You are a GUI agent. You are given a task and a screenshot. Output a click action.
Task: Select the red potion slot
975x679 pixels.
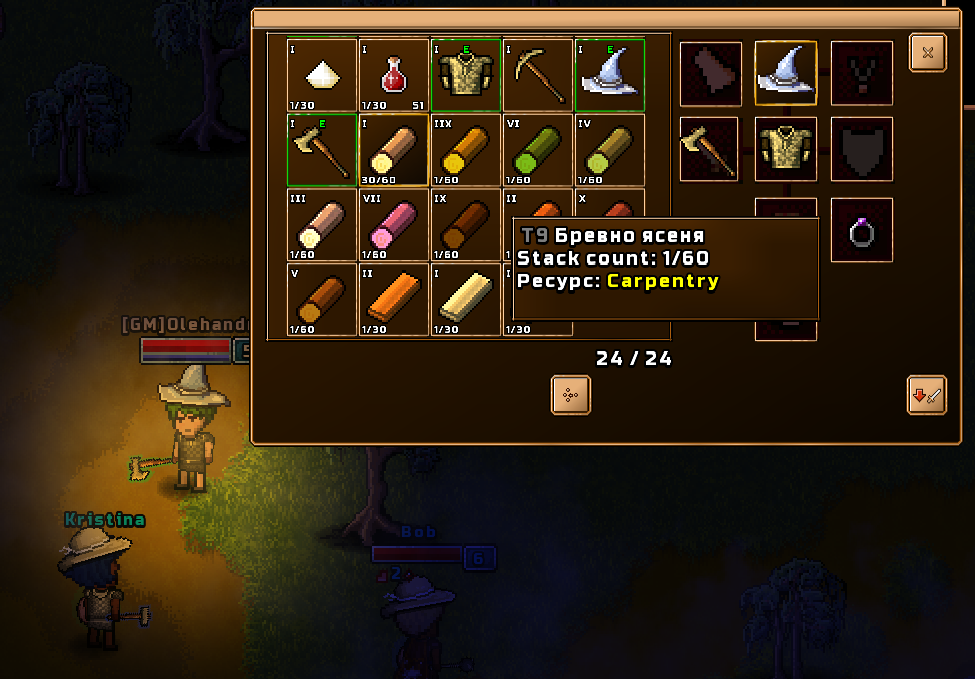tap(394, 75)
